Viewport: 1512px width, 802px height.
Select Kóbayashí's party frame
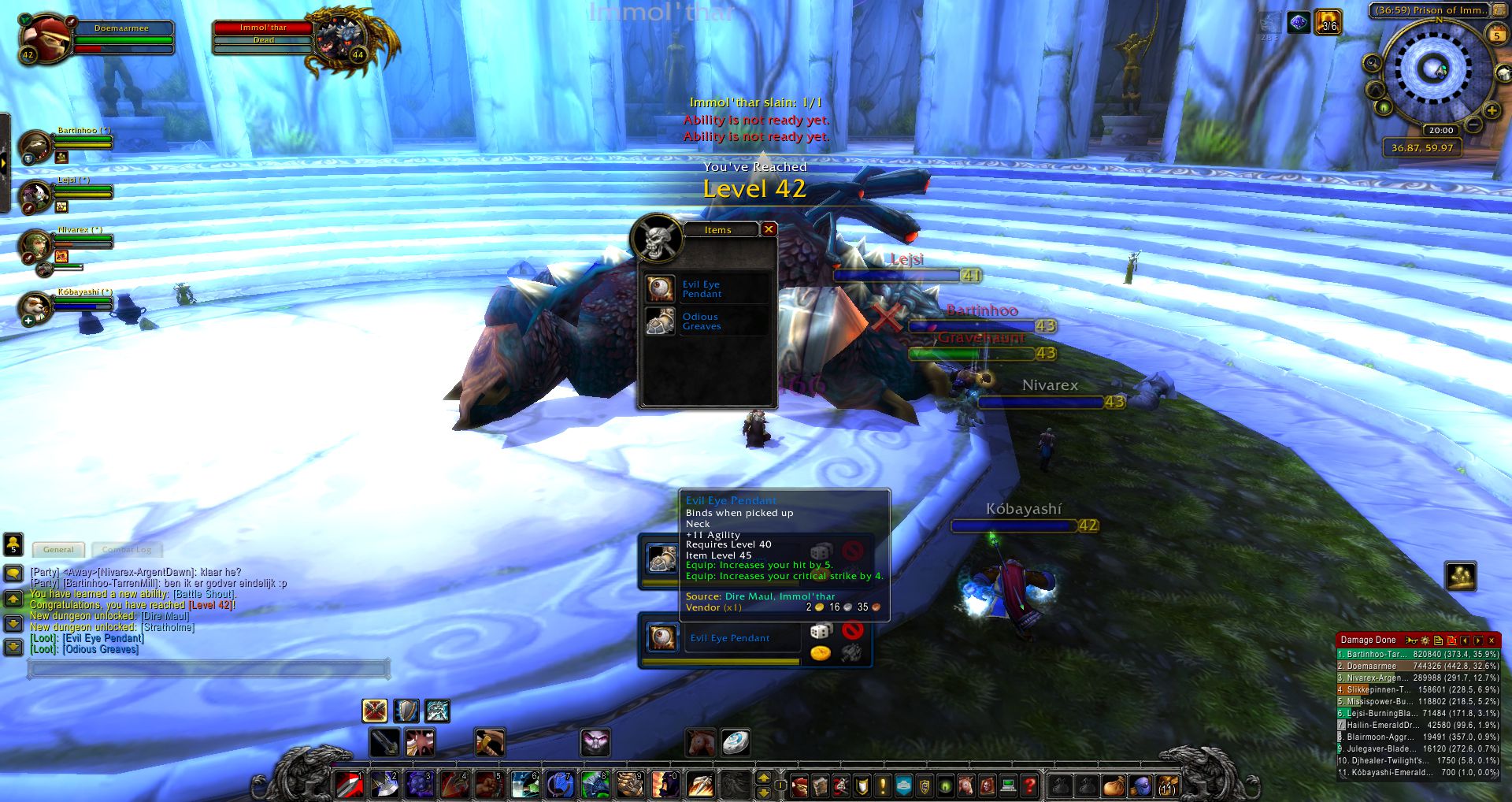click(x=36, y=306)
